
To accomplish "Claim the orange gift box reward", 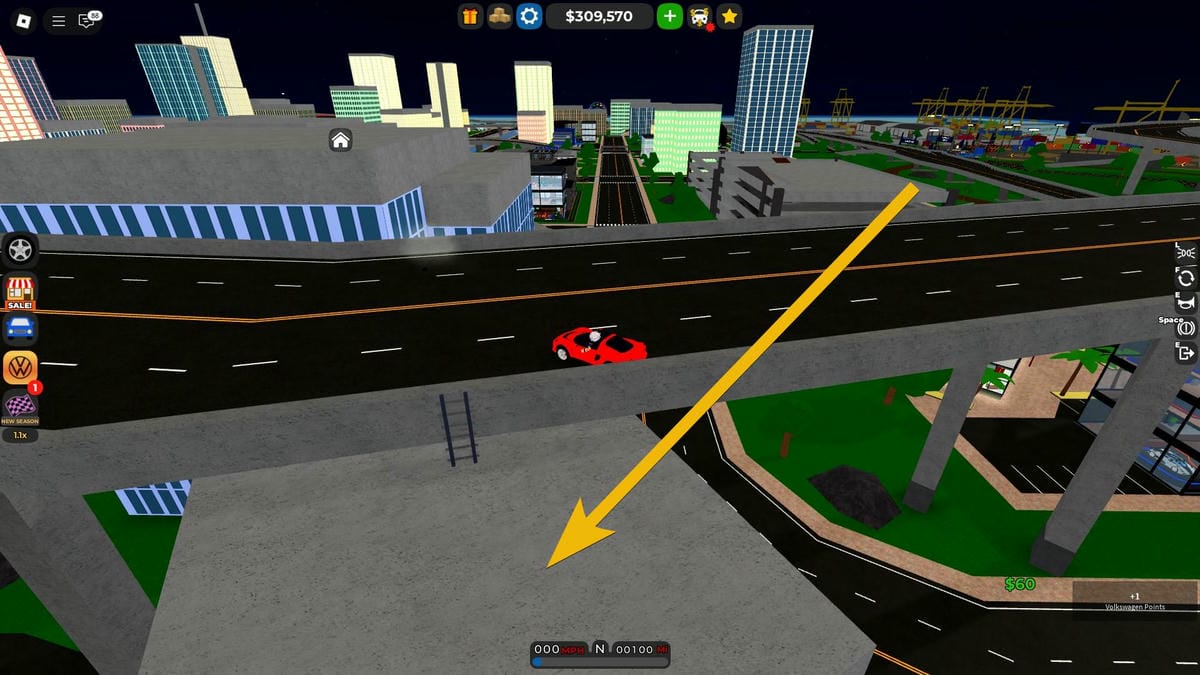I will pyautogui.click(x=470, y=16).
